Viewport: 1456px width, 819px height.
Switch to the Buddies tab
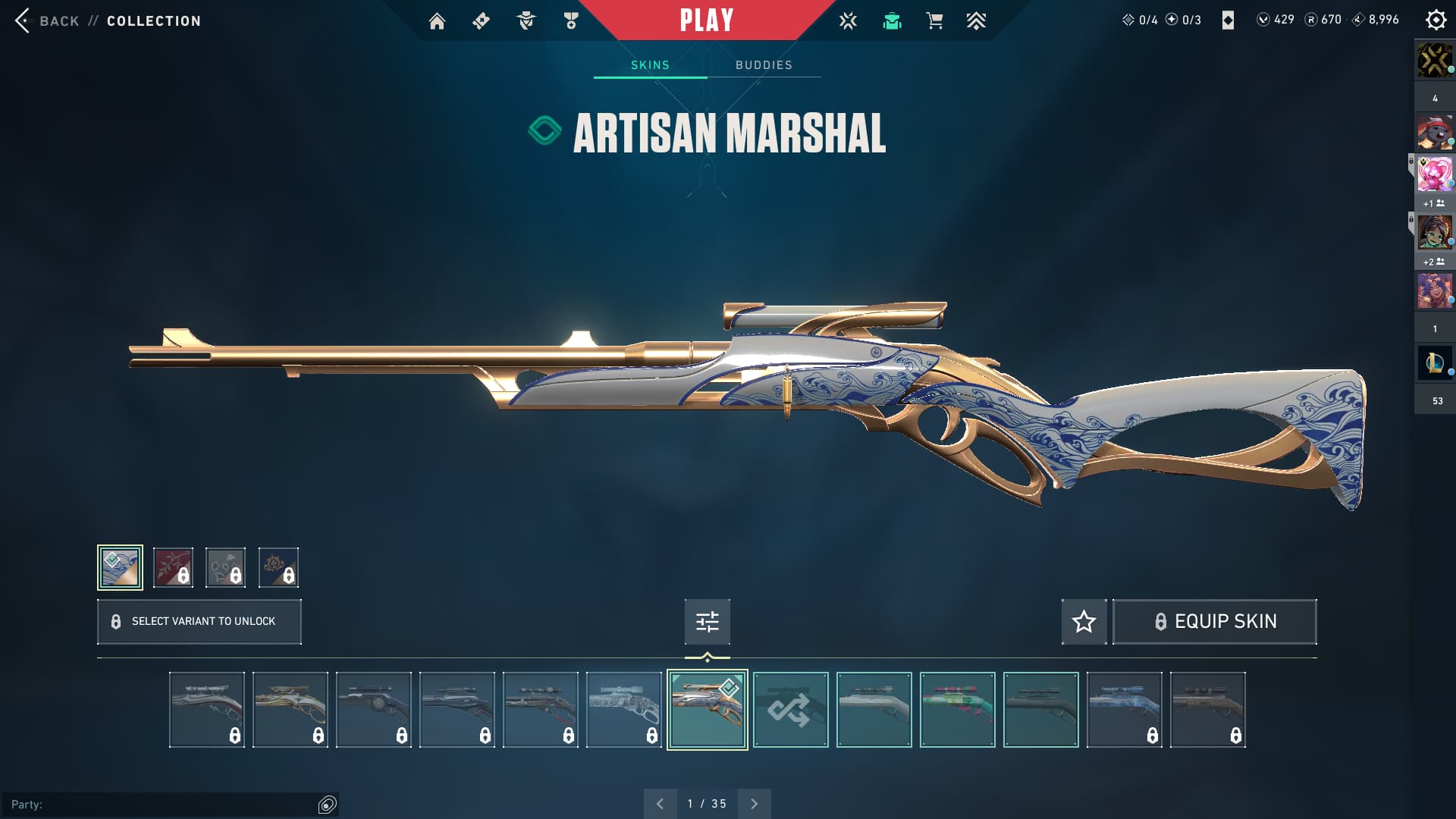(x=764, y=65)
